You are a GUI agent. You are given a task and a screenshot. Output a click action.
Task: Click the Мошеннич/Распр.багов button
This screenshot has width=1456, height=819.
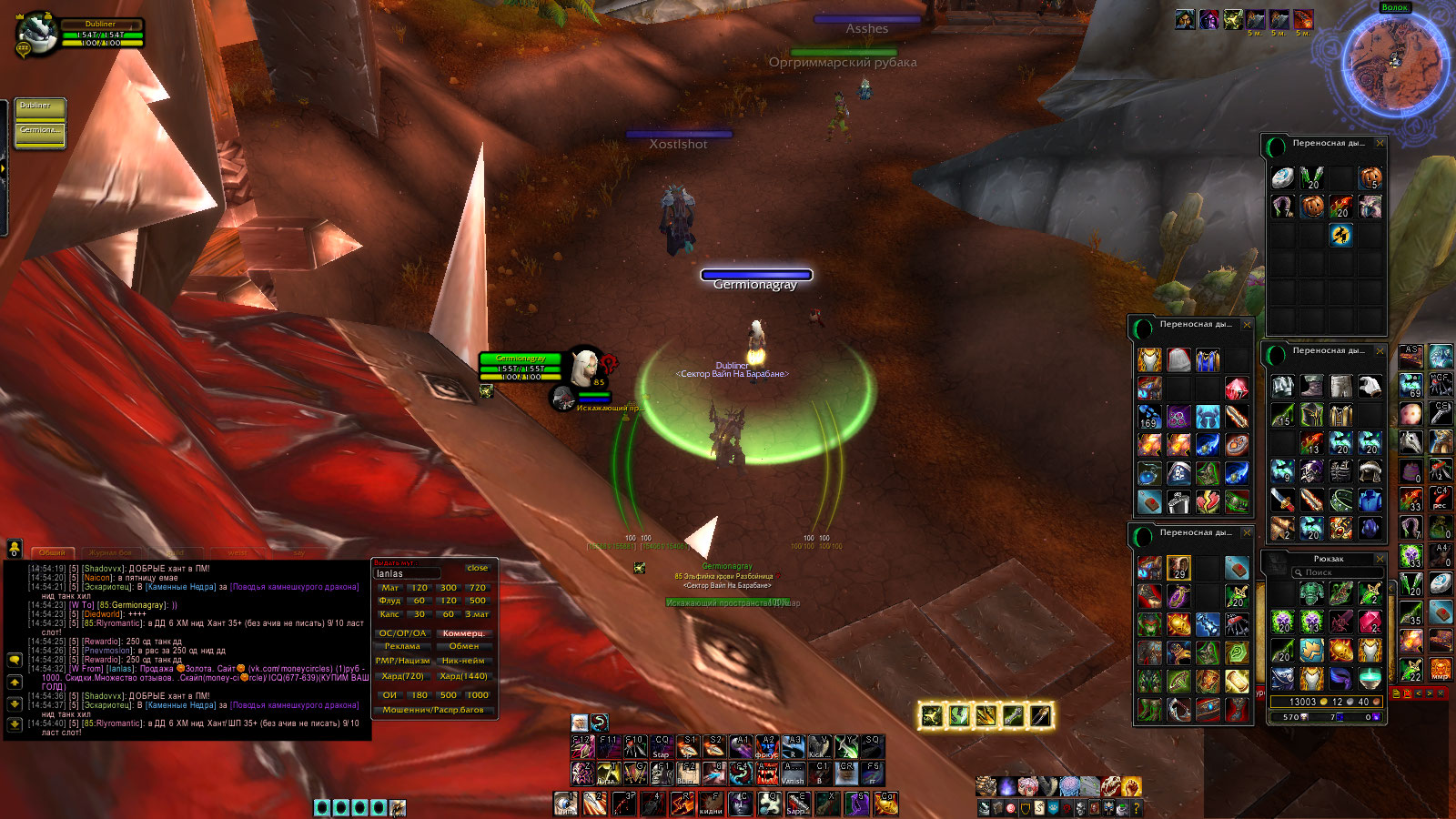[x=433, y=710]
